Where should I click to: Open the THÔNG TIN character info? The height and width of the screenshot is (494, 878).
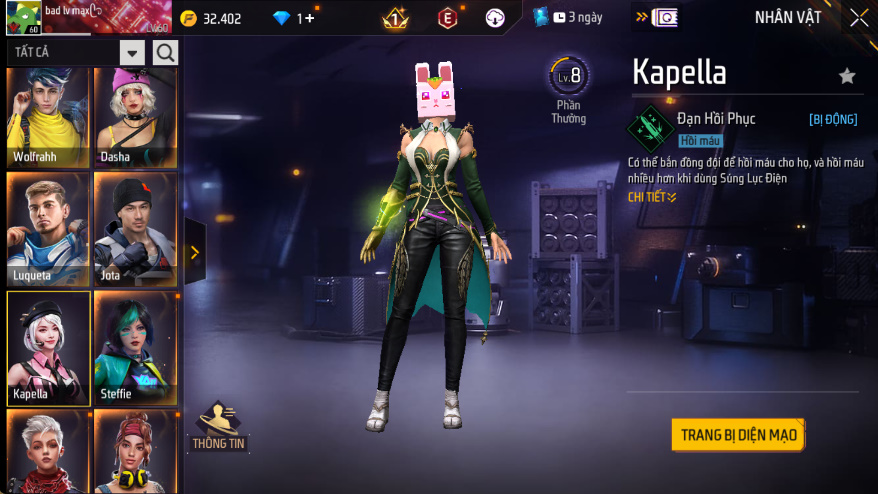tap(219, 427)
